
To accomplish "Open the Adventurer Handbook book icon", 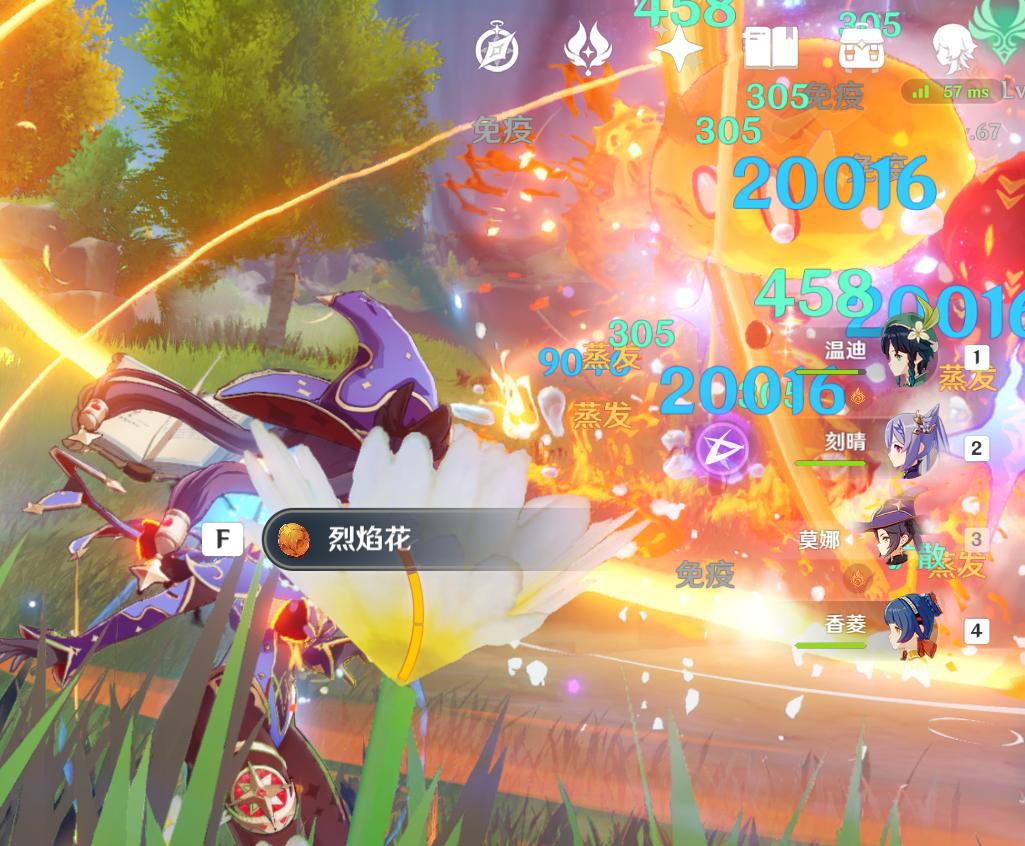I will coord(770,48).
